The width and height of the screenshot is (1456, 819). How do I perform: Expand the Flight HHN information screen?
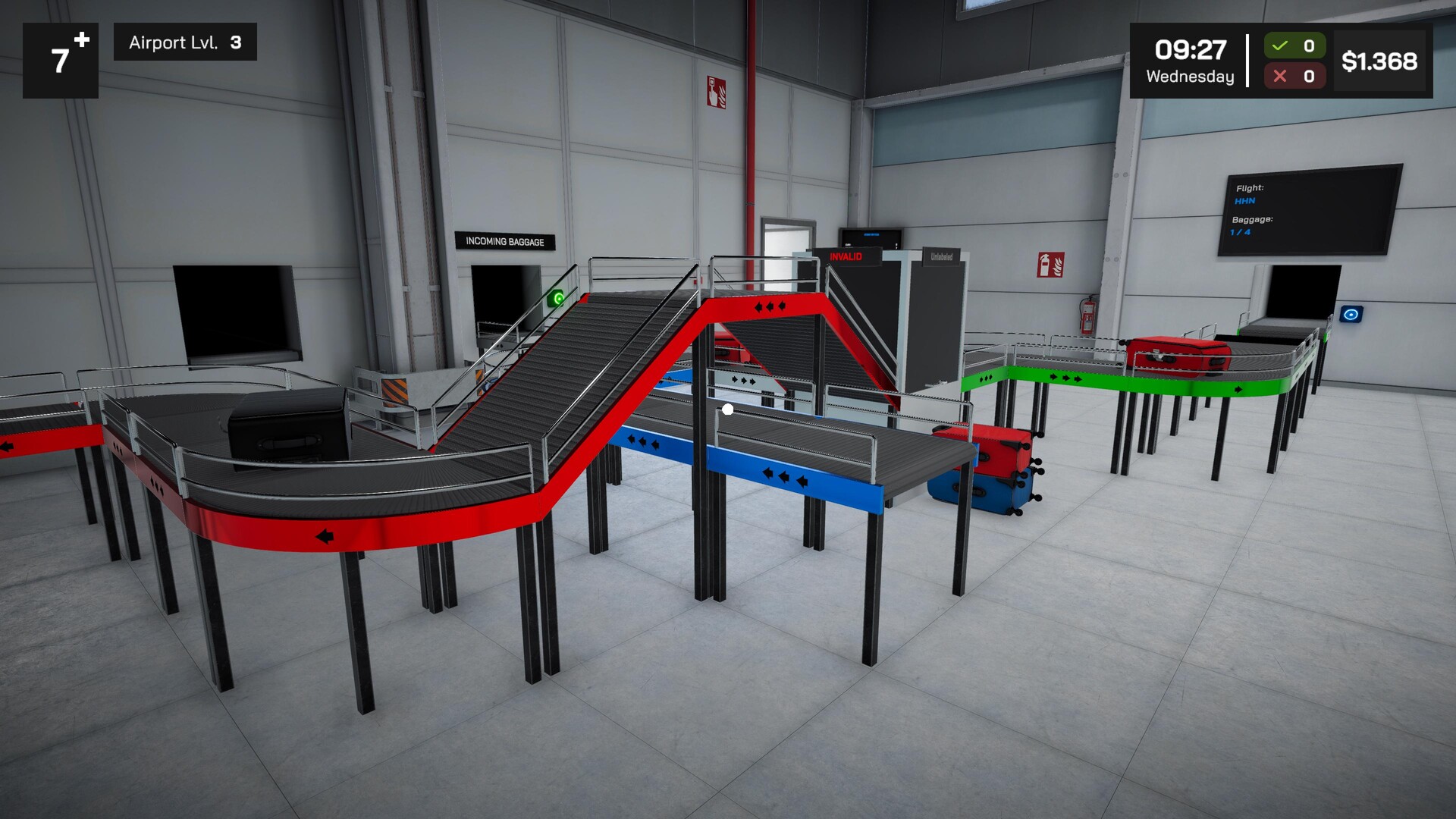coord(1250,194)
